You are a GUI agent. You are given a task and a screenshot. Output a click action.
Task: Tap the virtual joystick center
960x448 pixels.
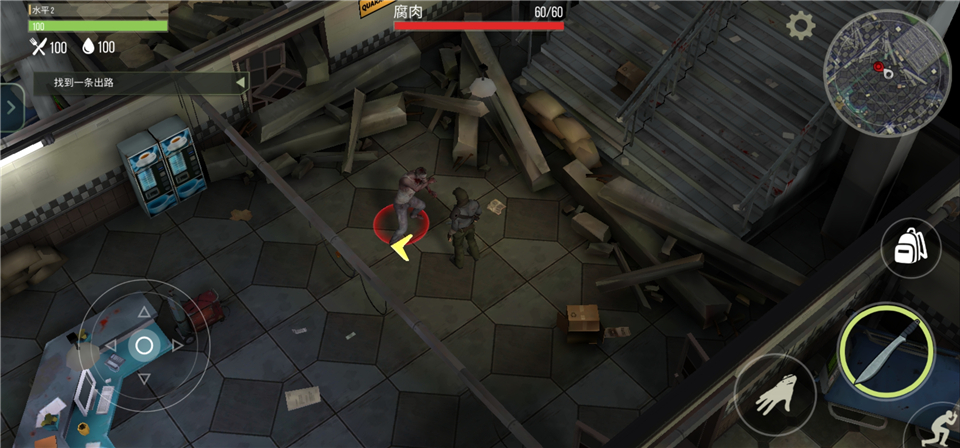click(x=144, y=346)
